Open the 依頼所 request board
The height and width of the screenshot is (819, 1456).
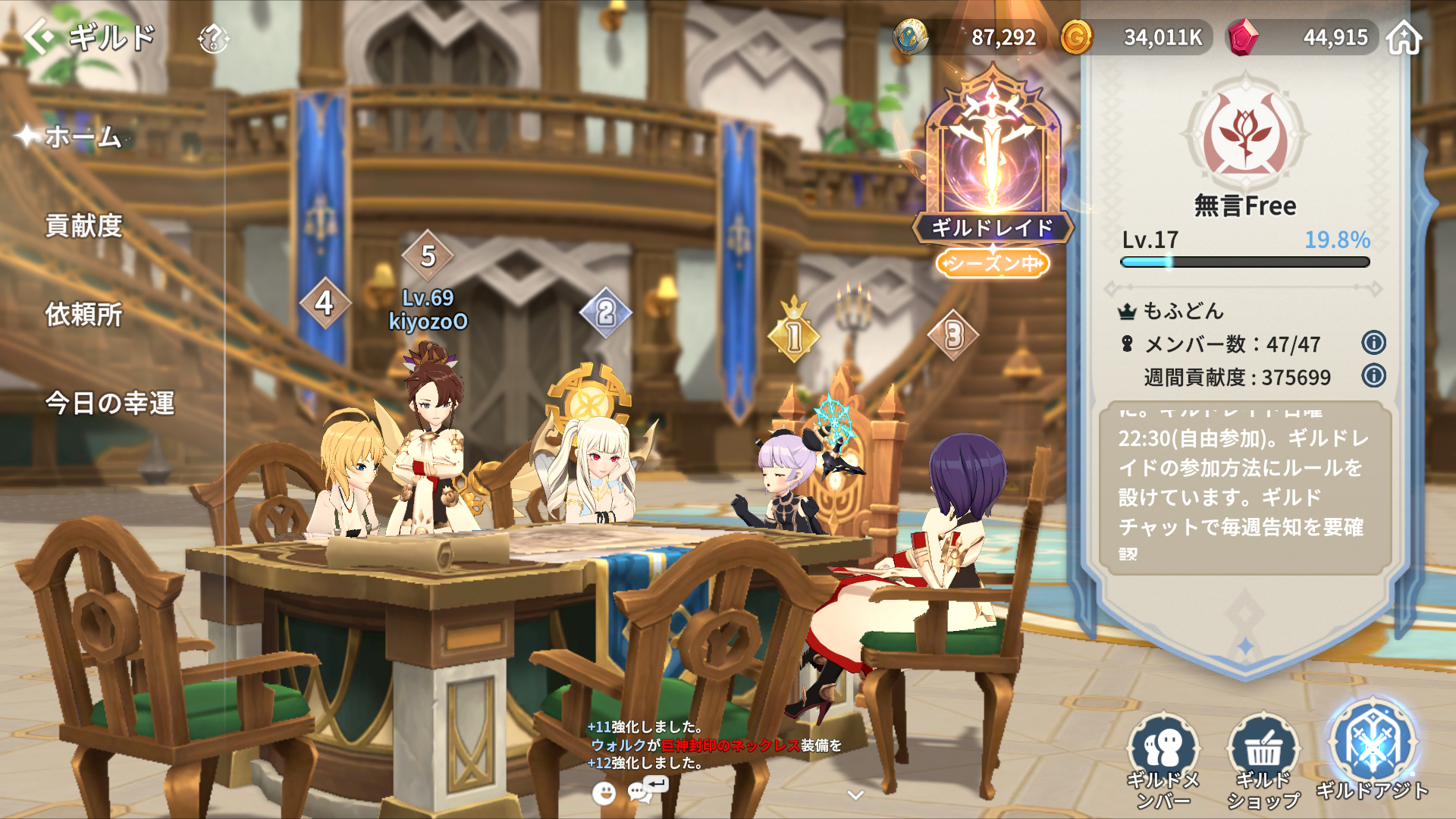83,315
